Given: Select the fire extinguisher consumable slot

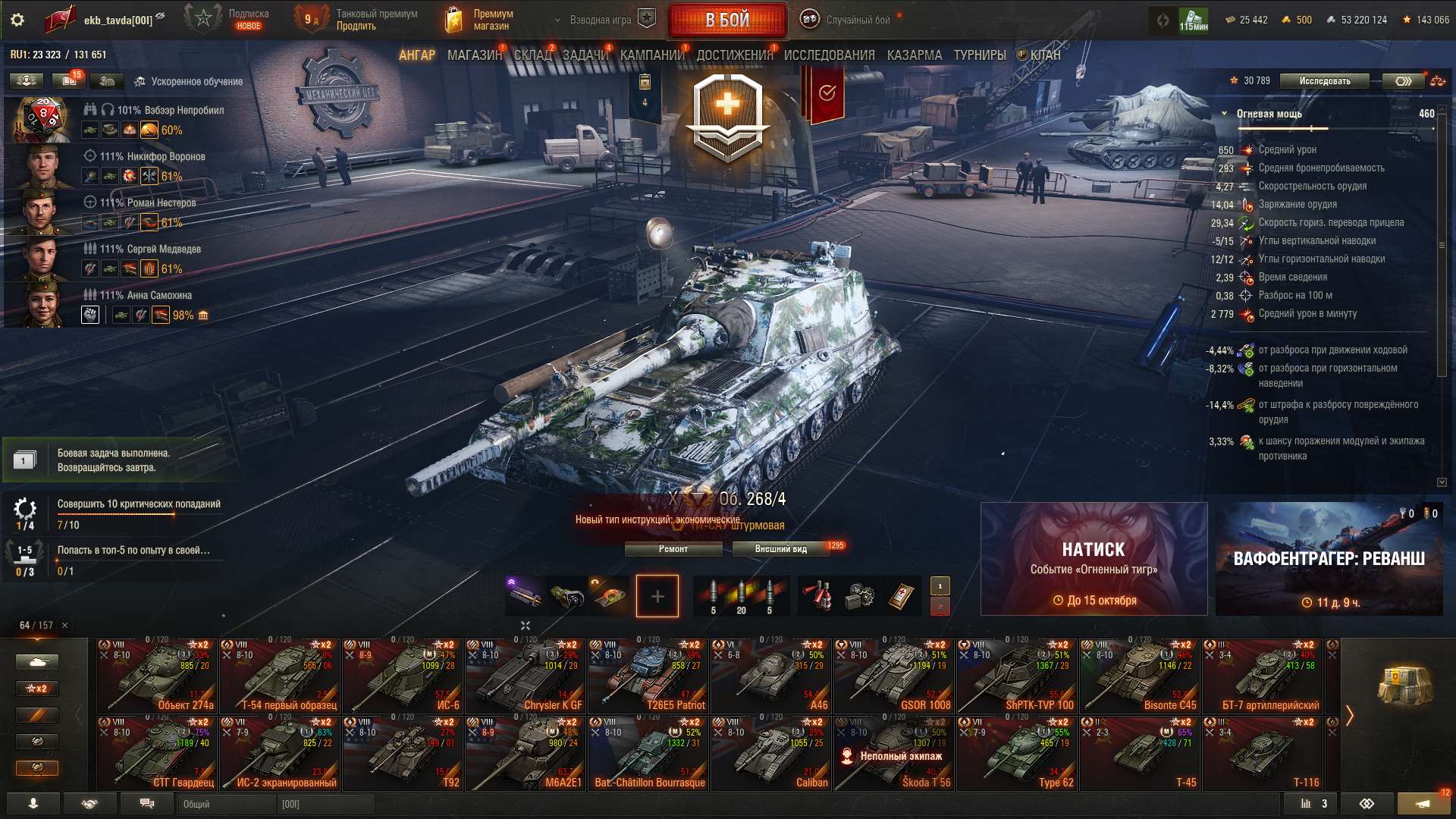Looking at the screenshot, I should [817, 596].
